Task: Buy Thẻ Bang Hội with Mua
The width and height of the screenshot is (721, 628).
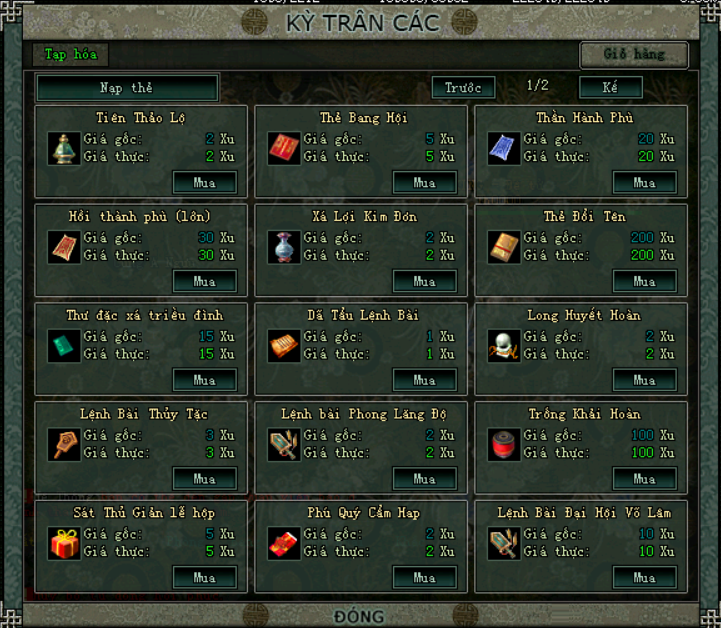Action: 425,183
